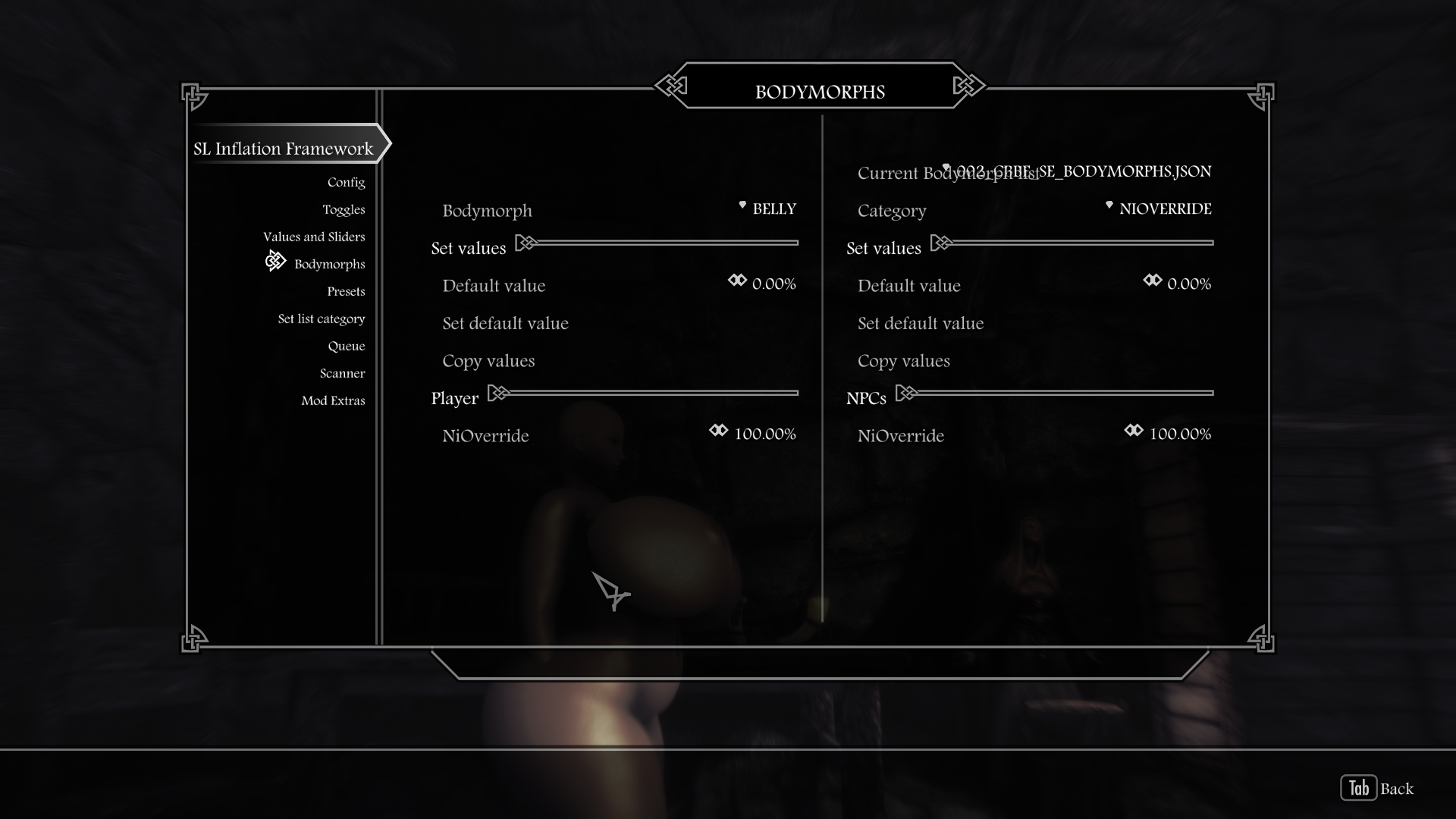Select the Mod Extras page

pos(333,401)
